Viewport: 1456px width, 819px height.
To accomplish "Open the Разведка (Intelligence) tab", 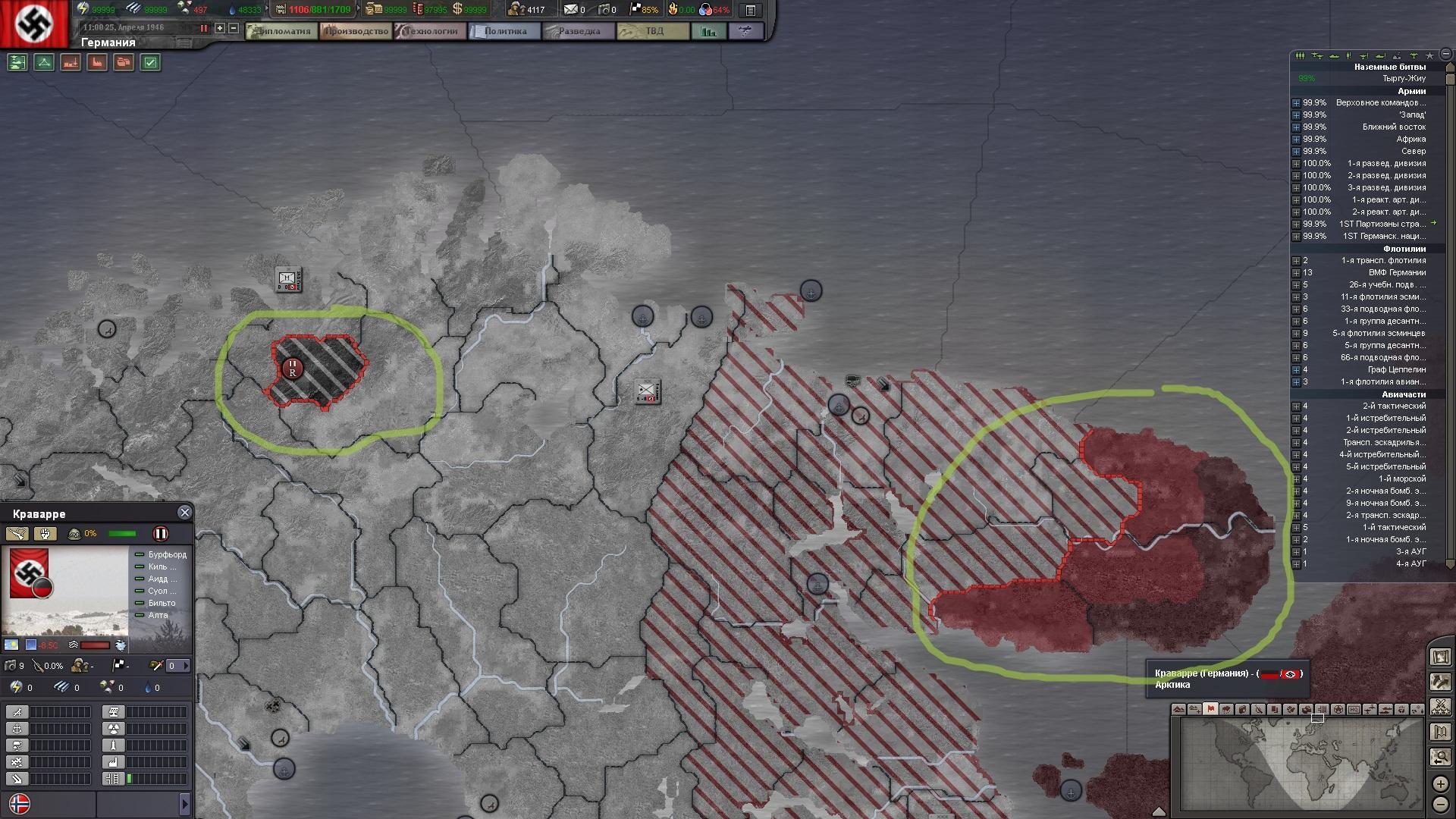I will pyautogui.click(x=579, y=31).
